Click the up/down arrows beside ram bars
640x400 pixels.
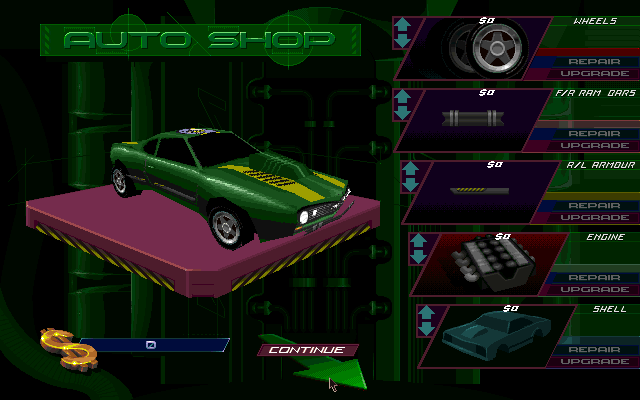404,105
